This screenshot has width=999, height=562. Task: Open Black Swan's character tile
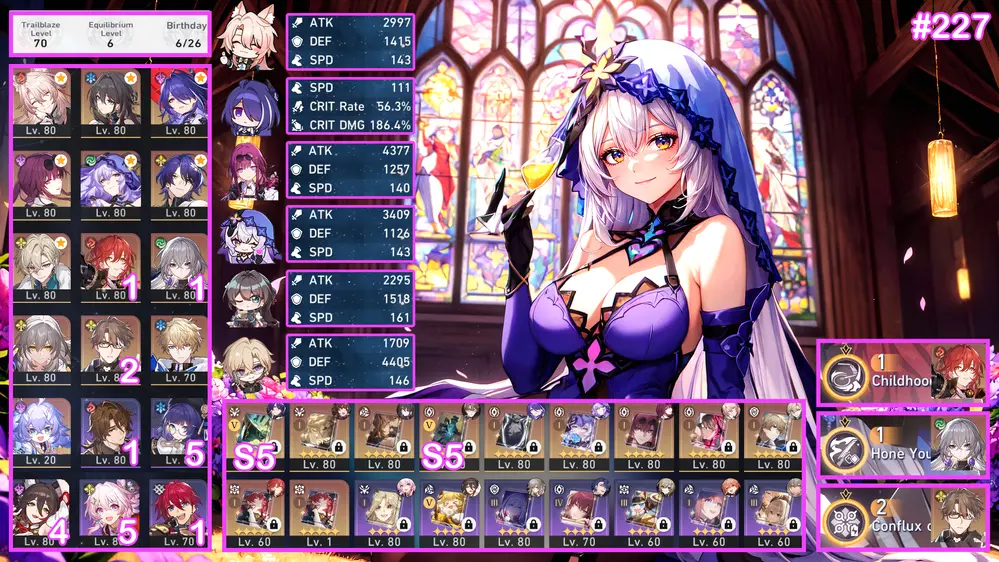pyautogui.click(x=111, y=183)
